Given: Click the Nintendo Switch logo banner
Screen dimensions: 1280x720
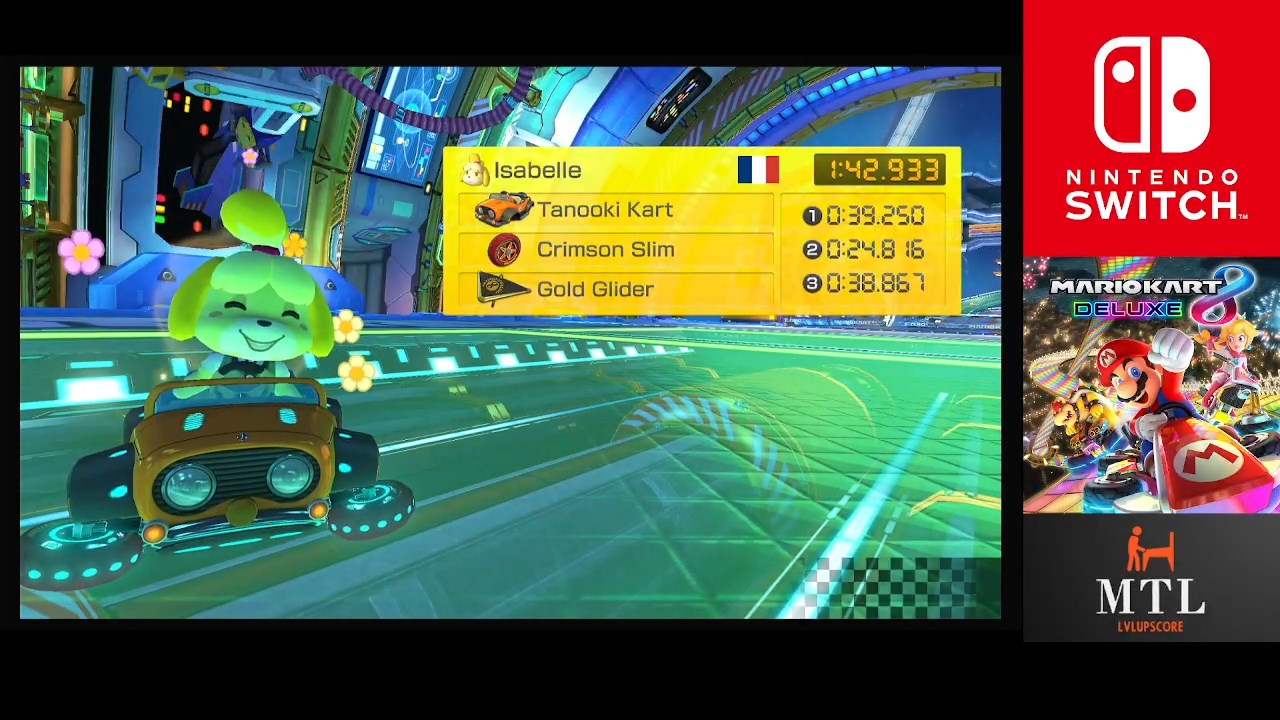Looking at the screenshot, I should click(x=1151, y=128).
